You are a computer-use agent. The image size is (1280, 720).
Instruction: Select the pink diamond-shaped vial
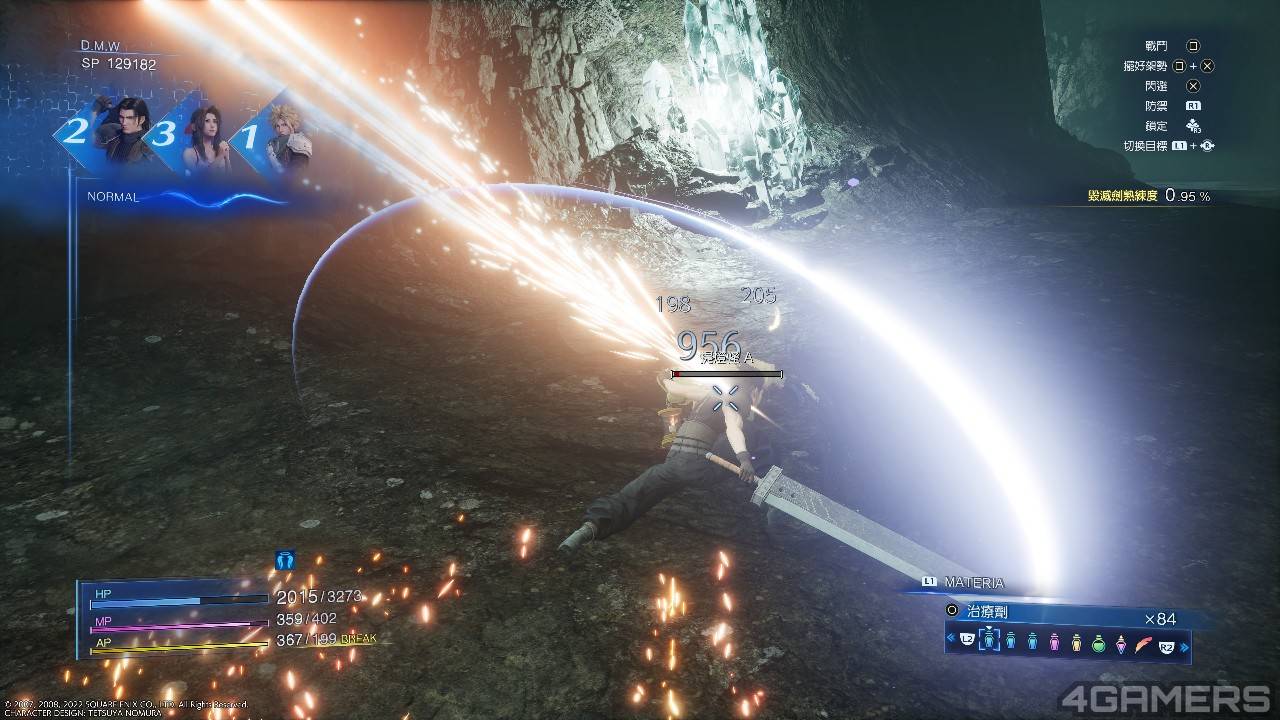pyautogui.click(x=1121, y=642)
